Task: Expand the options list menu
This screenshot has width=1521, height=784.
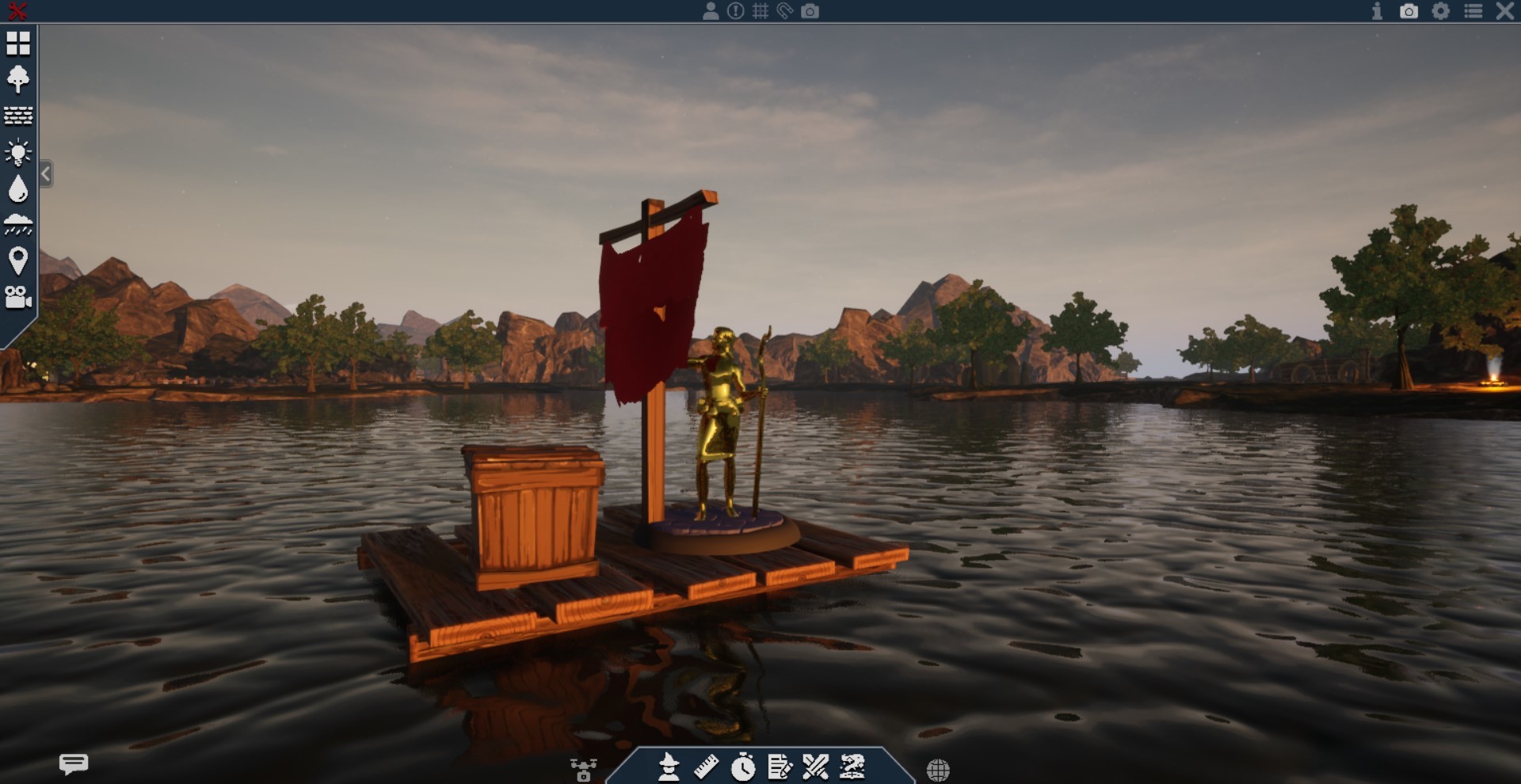Action: click(1475, 12)
